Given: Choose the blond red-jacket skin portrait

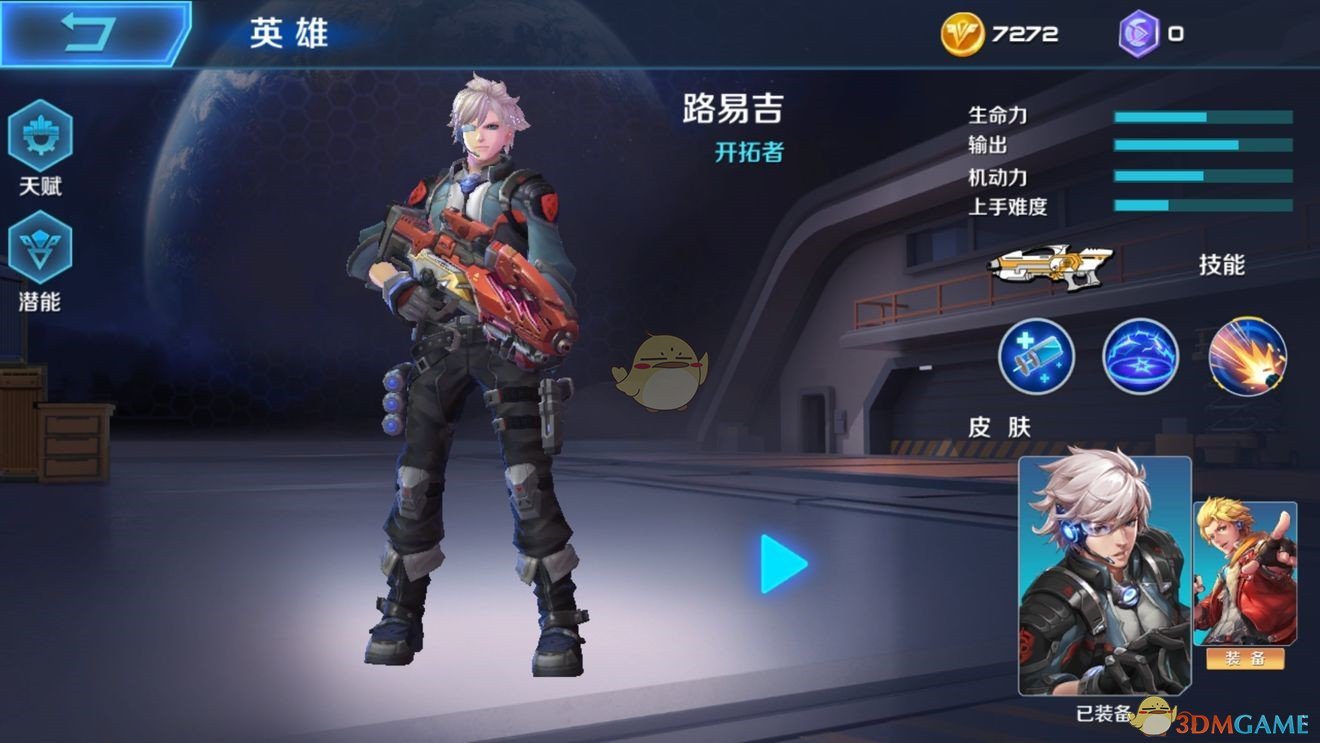Looking at the screenshot, I should pyautogui.click(x=1244, y=572).
